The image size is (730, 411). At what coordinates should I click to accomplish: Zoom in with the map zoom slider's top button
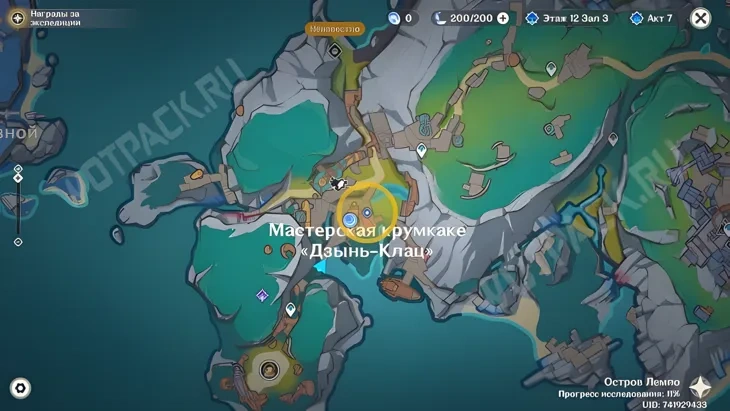[x=18, y=169]
